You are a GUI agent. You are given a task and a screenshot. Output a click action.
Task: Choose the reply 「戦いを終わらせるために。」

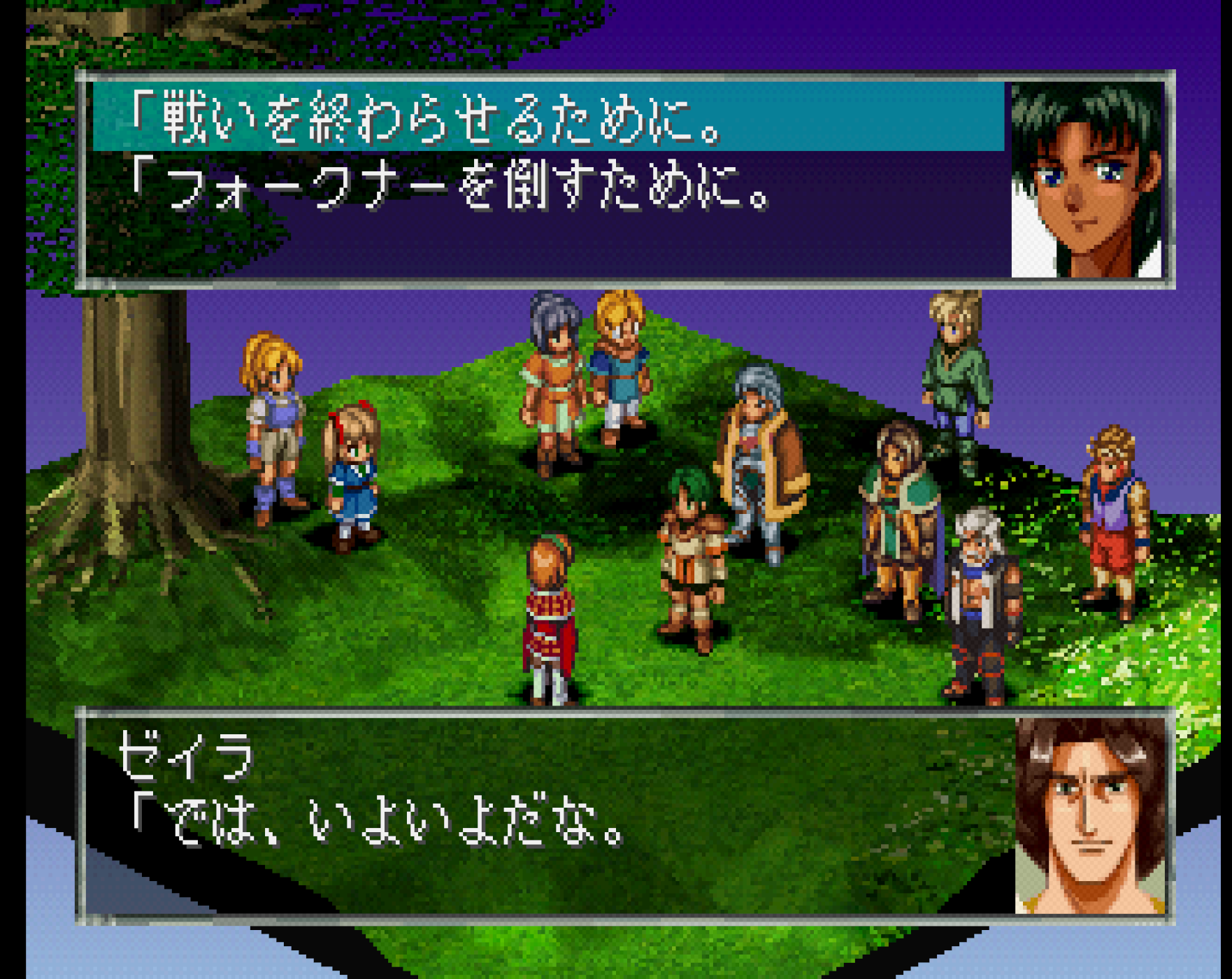pos(427,117)
